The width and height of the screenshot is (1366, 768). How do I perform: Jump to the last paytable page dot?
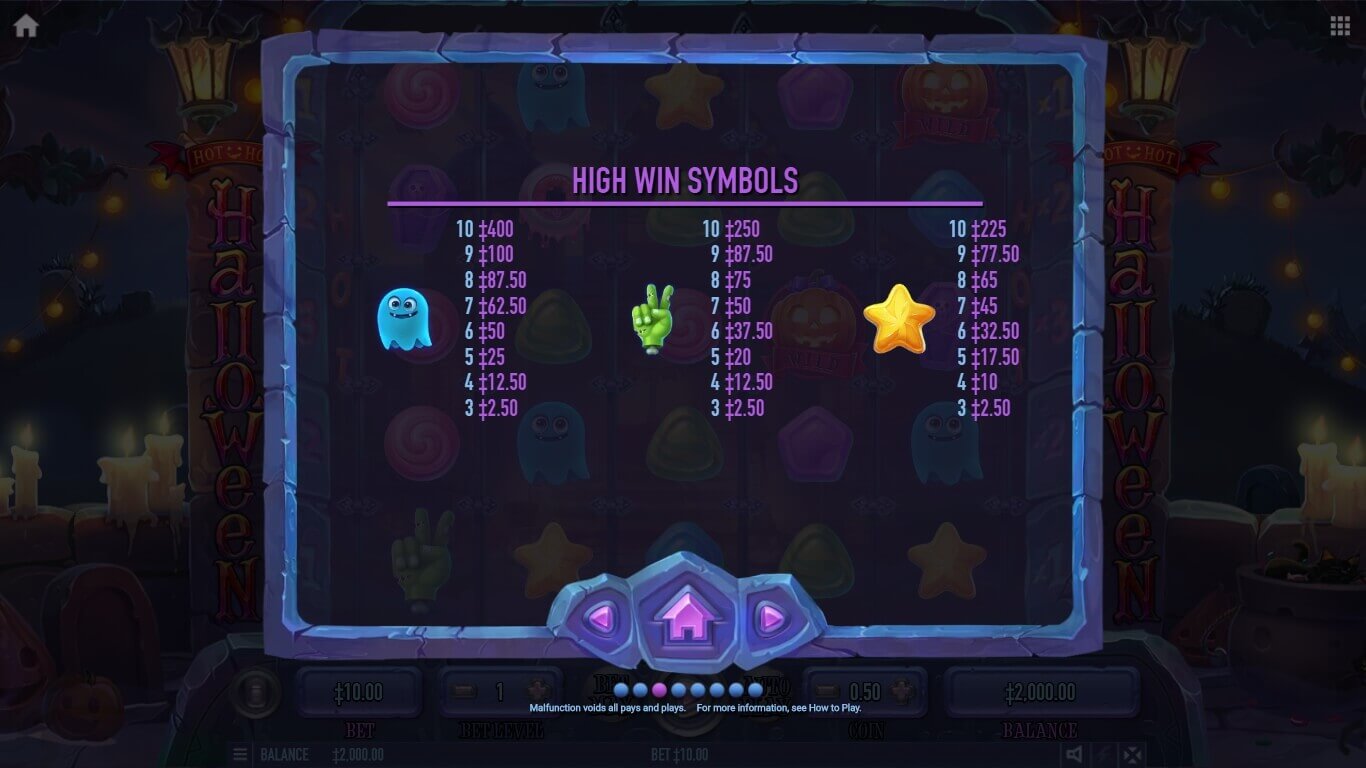coord(755,690)
